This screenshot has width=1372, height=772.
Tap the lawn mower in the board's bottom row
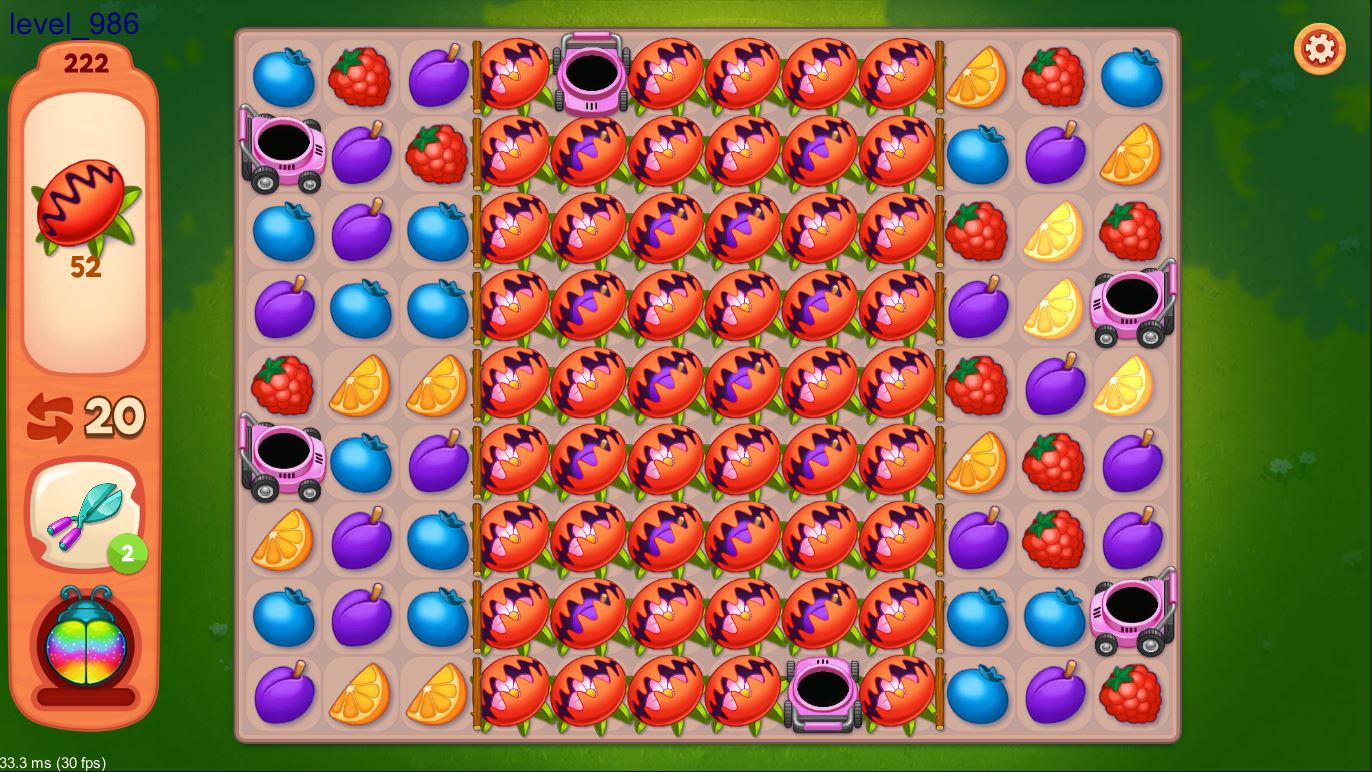[x=822, y=692]
